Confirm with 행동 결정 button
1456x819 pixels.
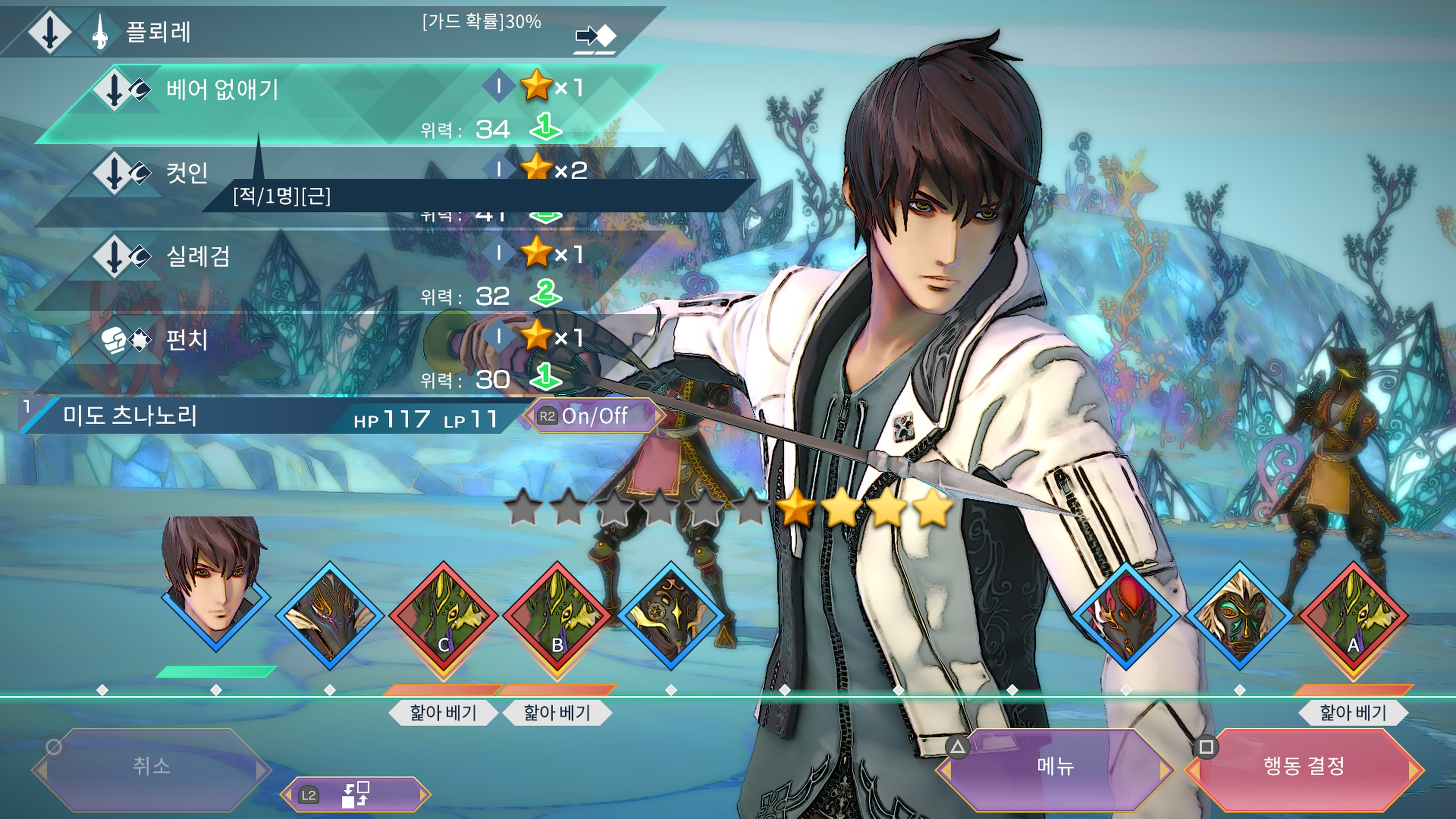point(1304,767)
